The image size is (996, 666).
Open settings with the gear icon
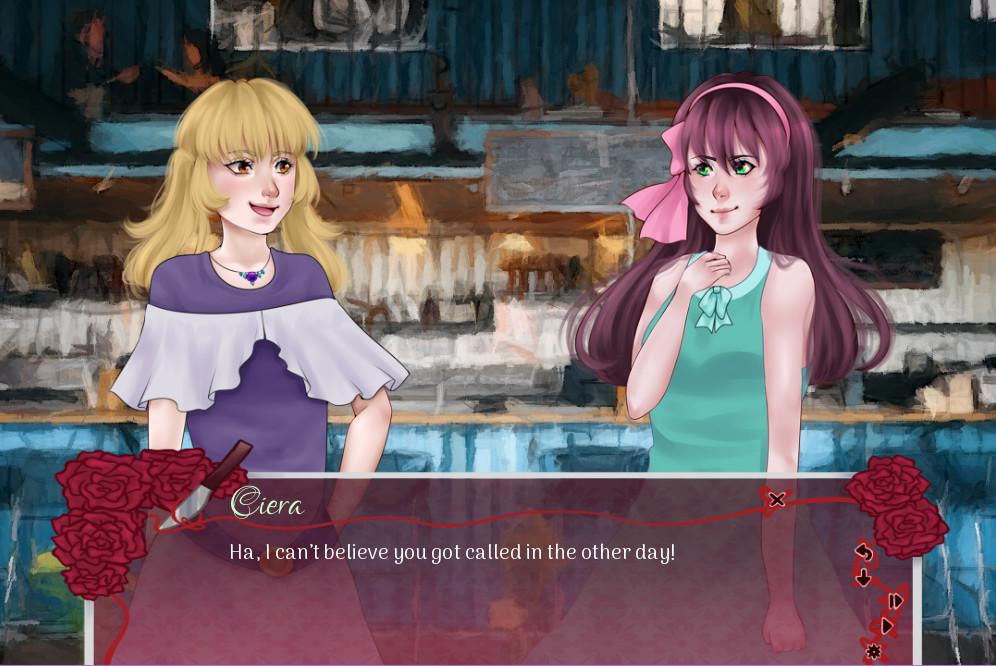point(873,652)
